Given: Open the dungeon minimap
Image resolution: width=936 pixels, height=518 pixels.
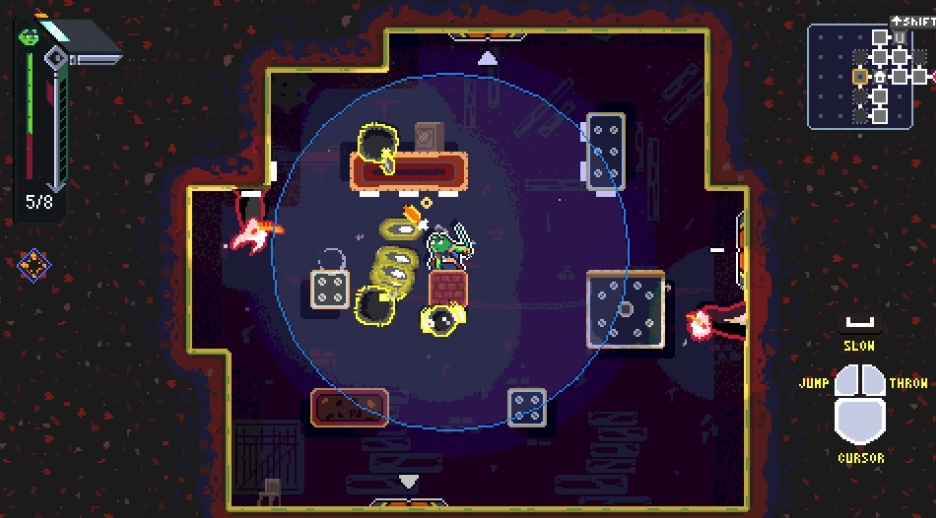Looking at the screenshot, I should tap(860, 76).
